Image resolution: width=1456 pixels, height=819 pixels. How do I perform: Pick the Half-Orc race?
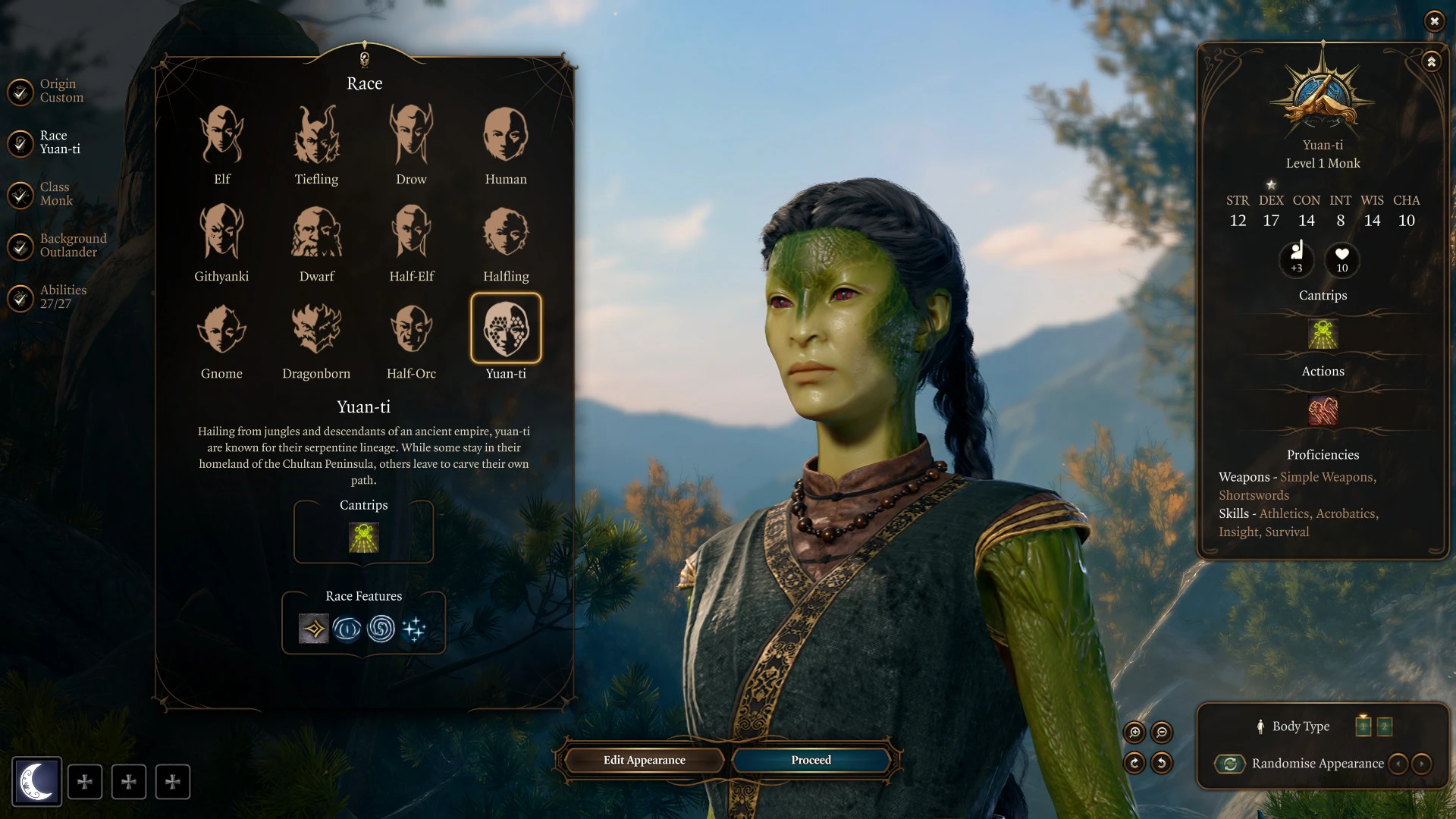pyautogui.click(x=411, y=331)
